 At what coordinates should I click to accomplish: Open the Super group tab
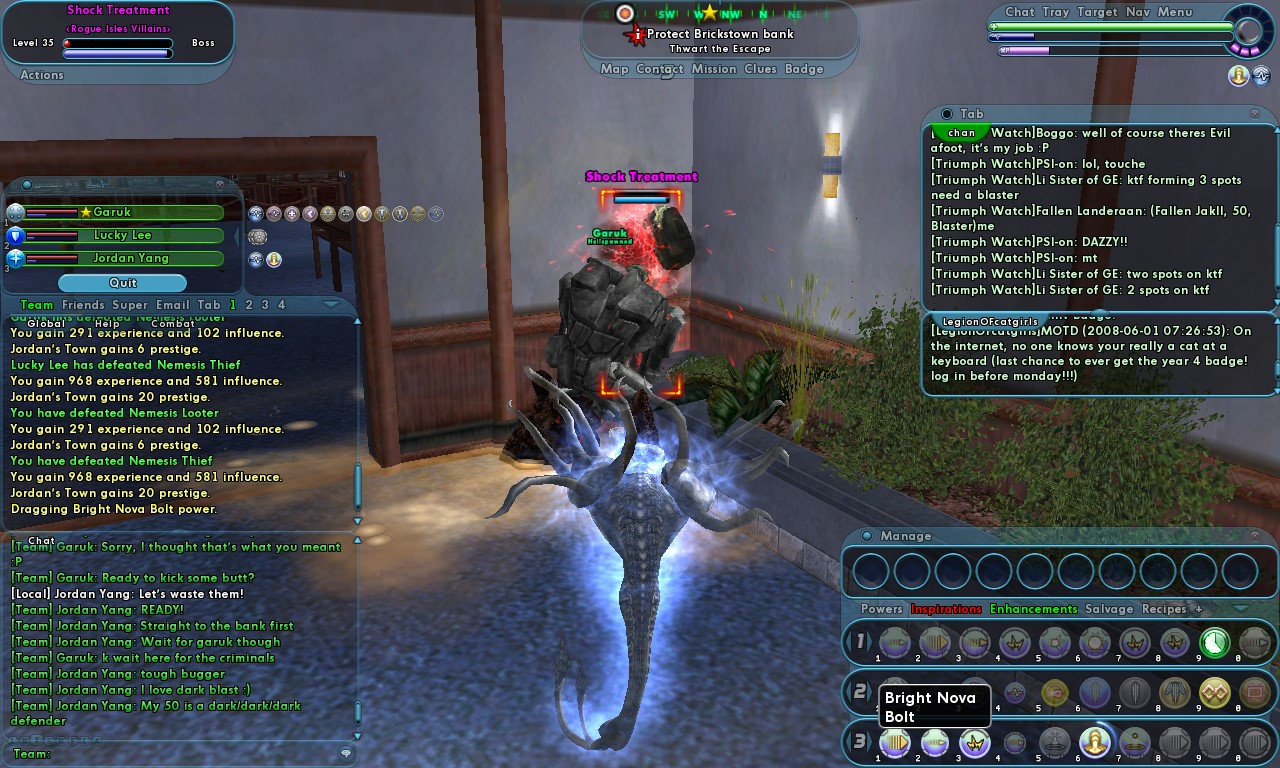130,305
